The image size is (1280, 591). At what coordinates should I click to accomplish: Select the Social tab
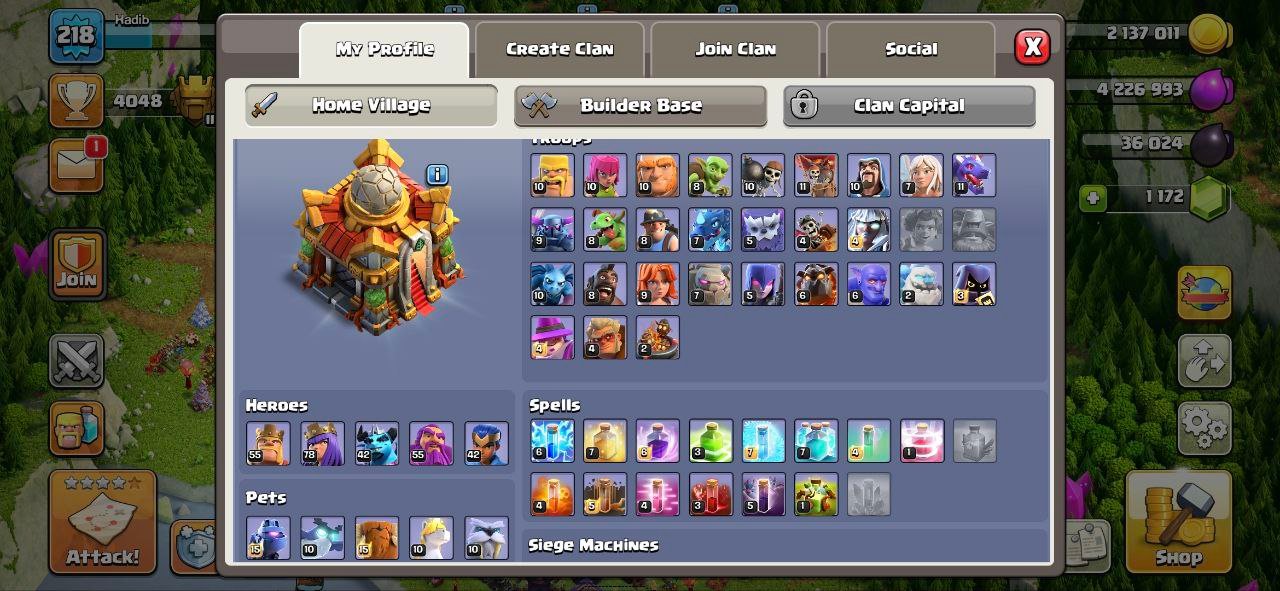click(910, 49)
